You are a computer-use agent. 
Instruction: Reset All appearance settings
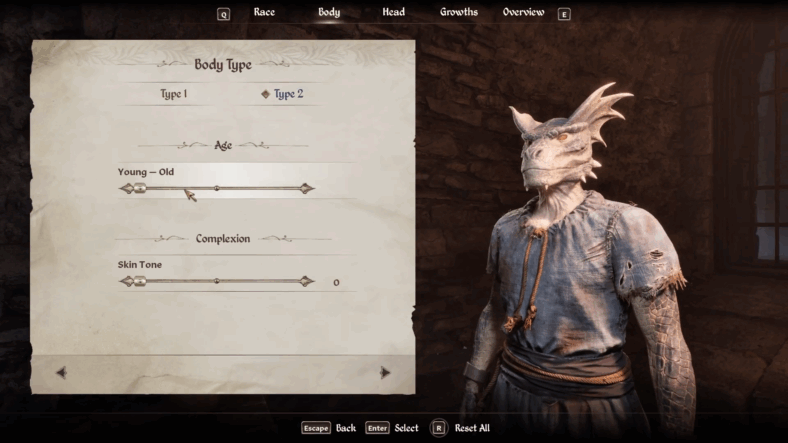tap(460, 428)
